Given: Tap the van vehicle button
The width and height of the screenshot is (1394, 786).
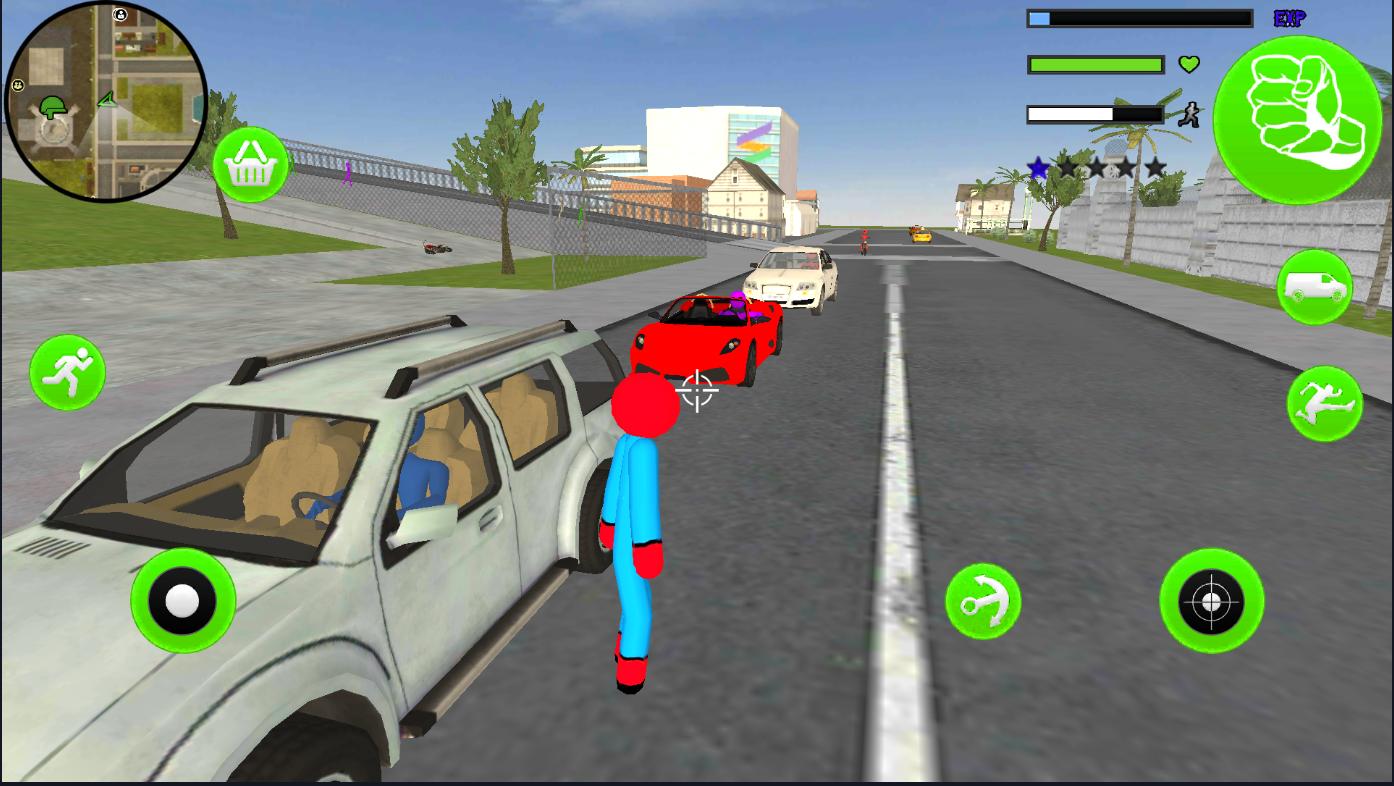Looking at the screenshot, I should point(1314,288).
